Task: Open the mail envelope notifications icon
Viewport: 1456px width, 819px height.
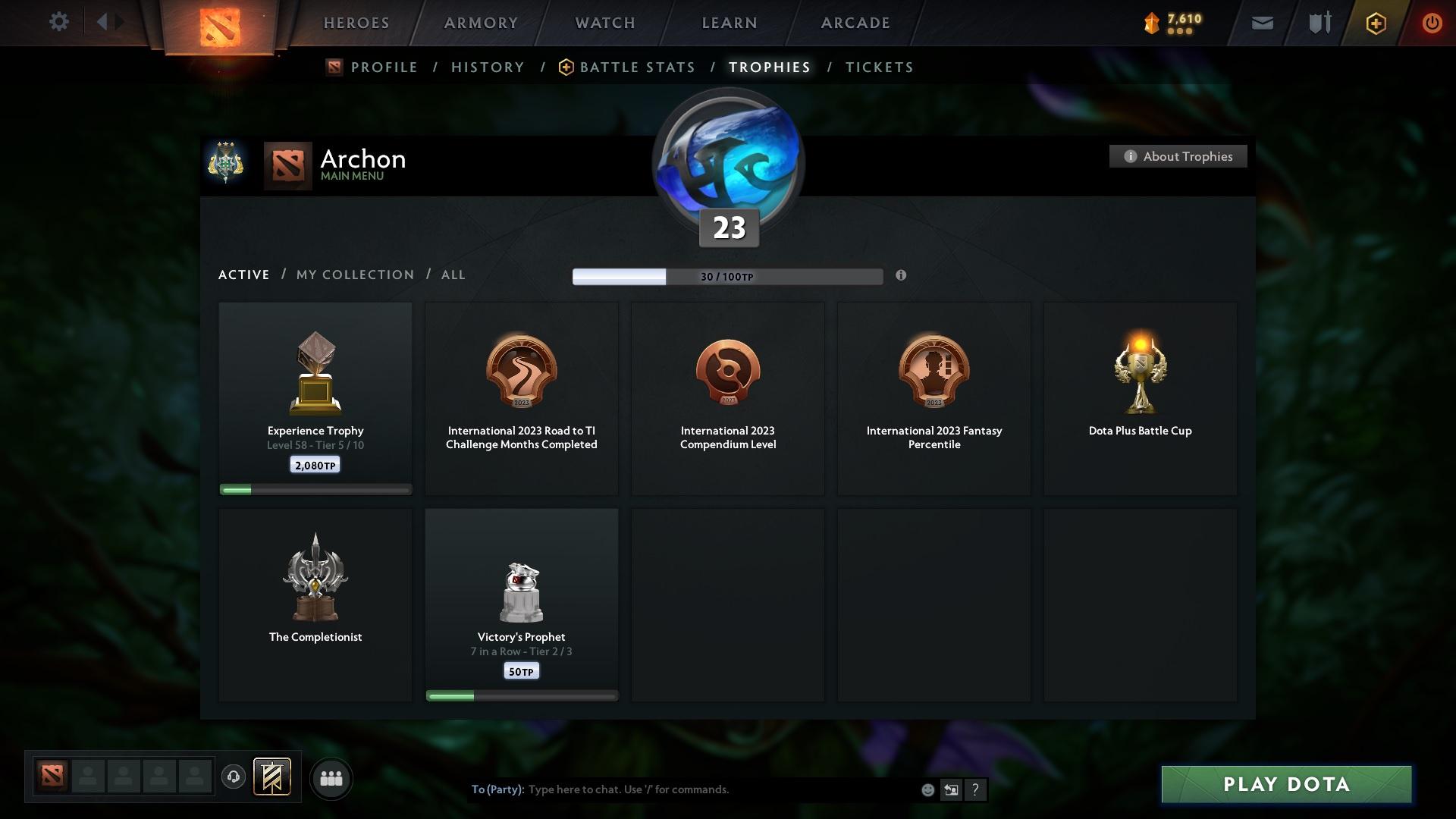Action: tap(1262, 23)
